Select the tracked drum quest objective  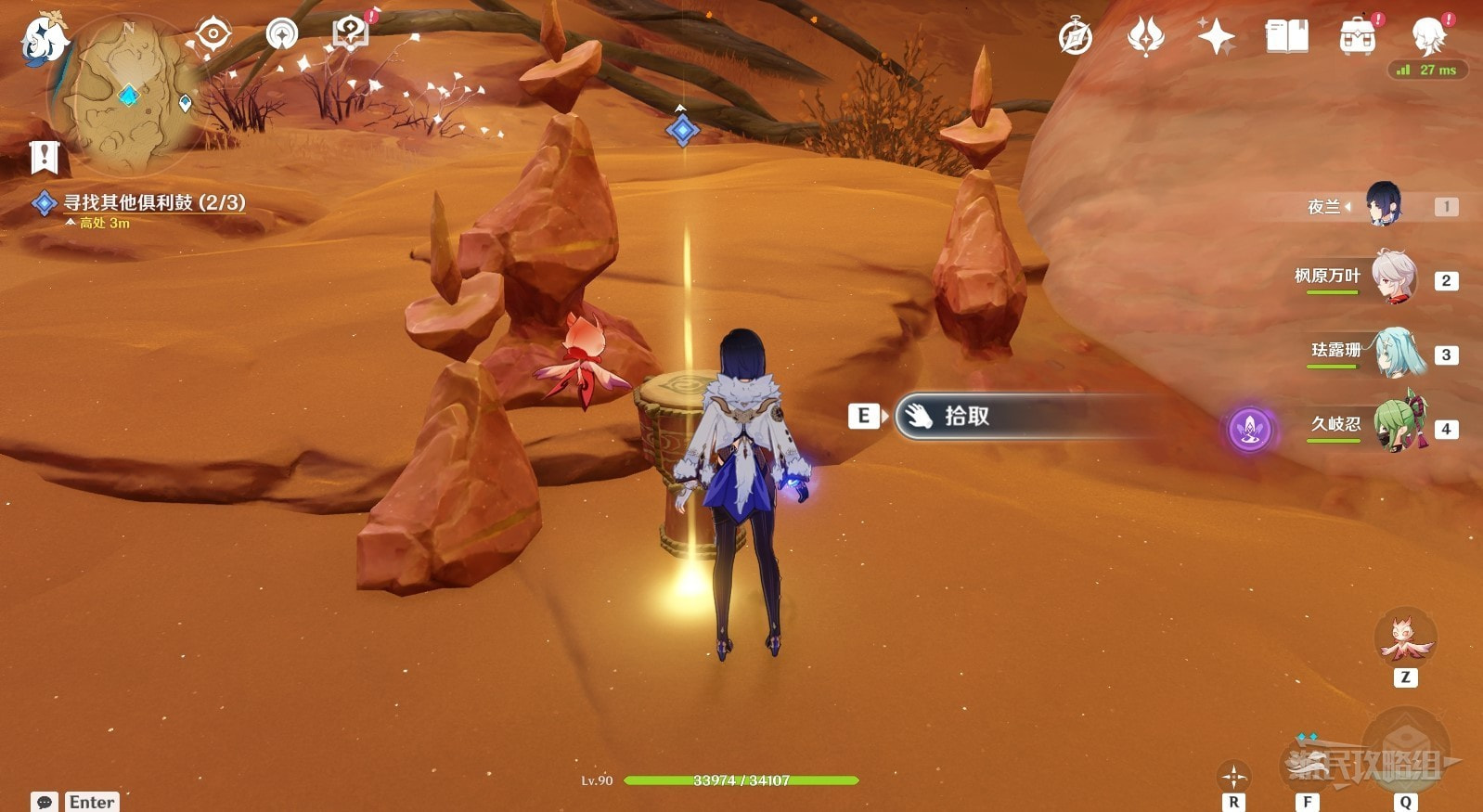pyautogui.click(x=153, y=202)
